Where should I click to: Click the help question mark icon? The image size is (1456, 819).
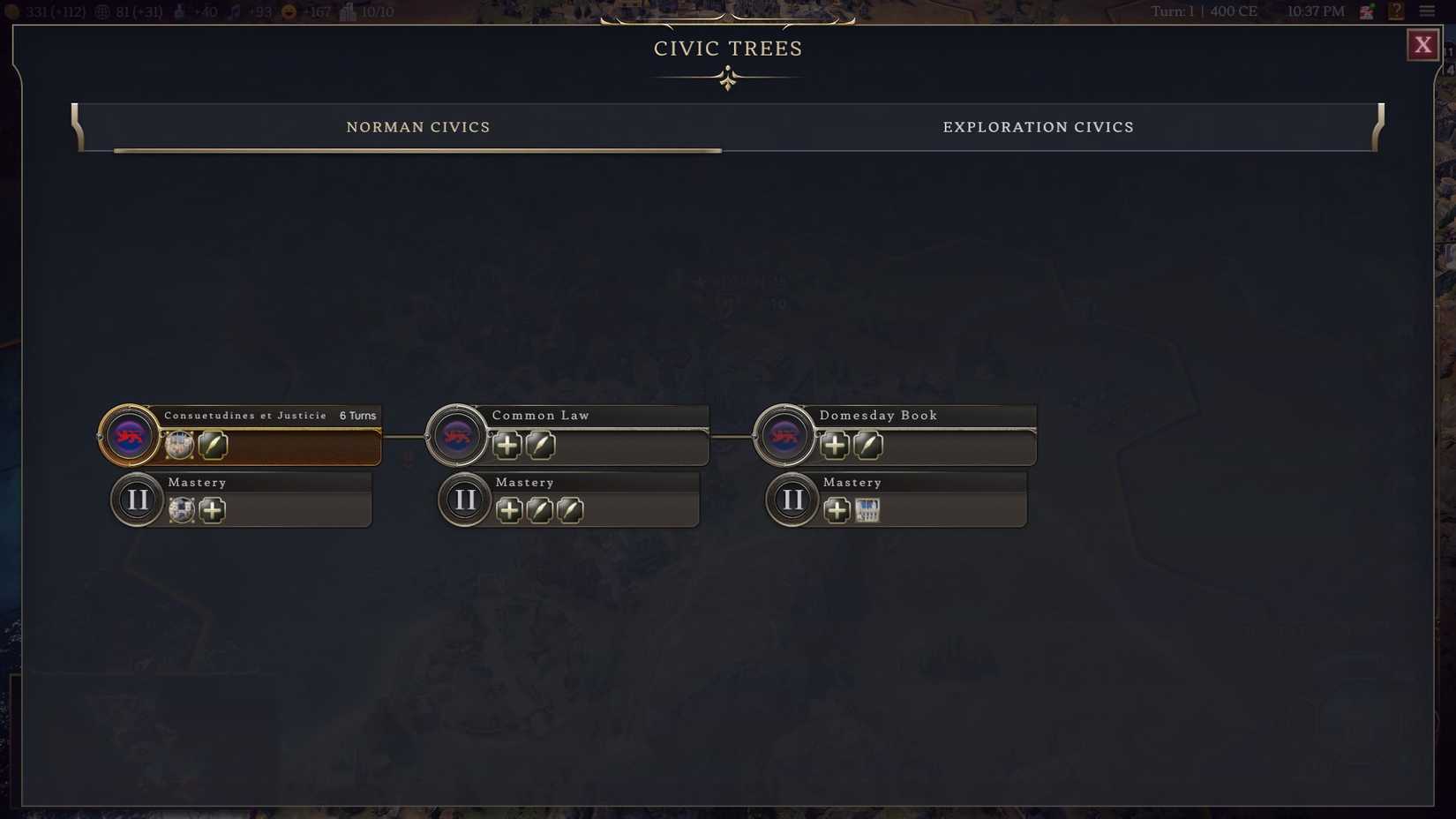pyautogui.click(x=1397, y=11)
